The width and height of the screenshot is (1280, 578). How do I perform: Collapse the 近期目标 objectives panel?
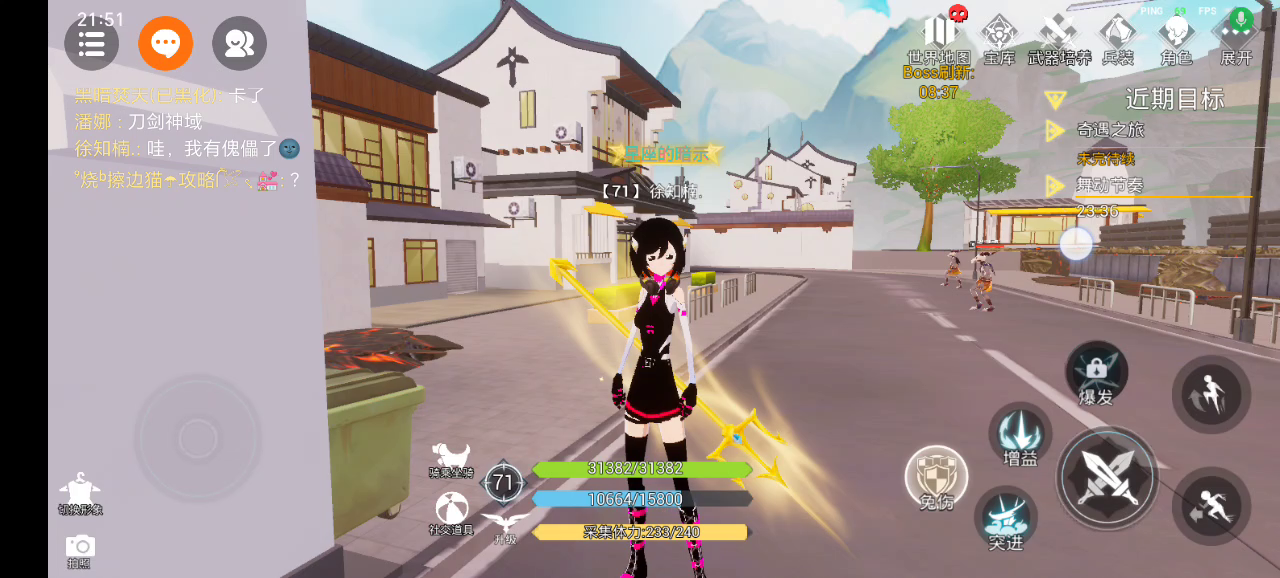tap(1054, 99)
